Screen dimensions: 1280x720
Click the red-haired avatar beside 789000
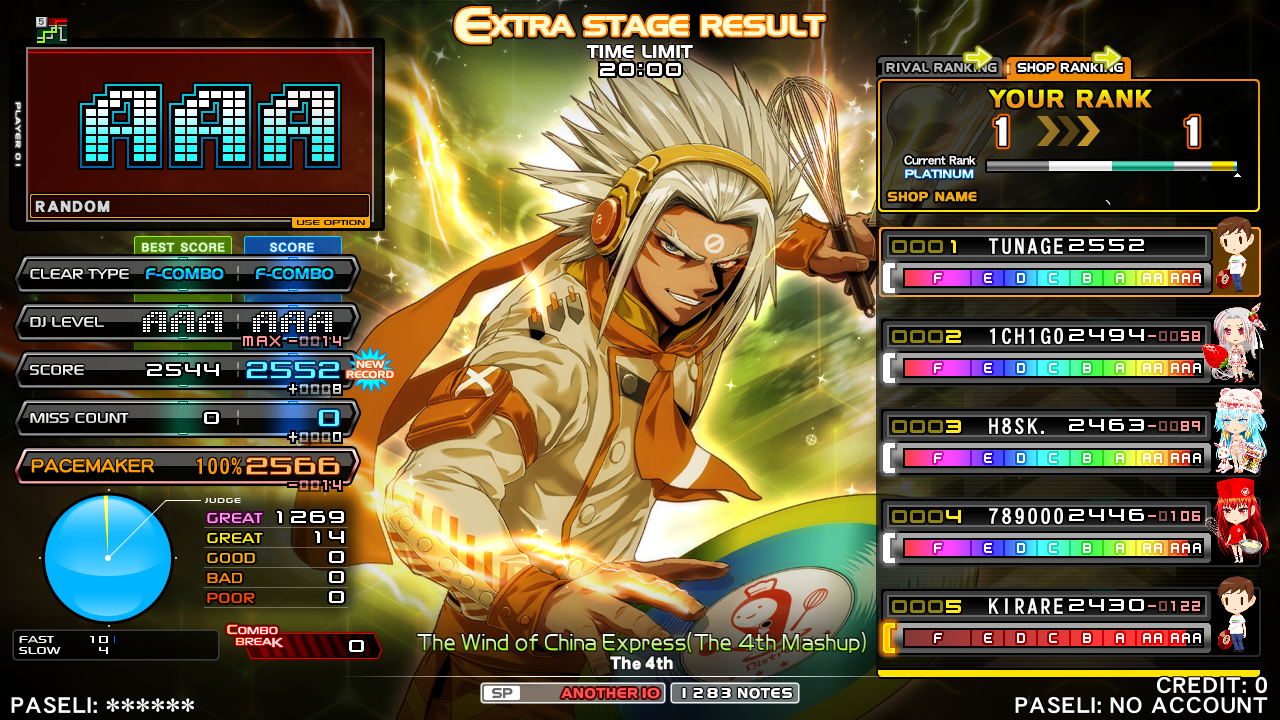point(1238,522)
